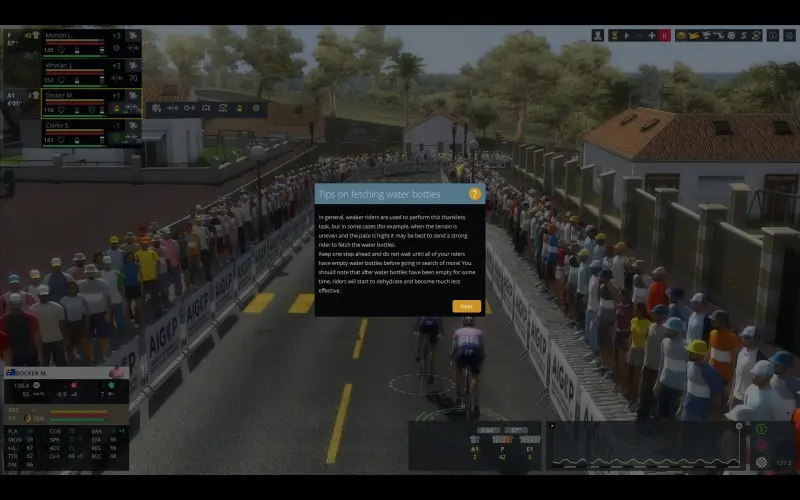
Task: Click the water bottle icon in the action bar
Action: coord(239,108)
